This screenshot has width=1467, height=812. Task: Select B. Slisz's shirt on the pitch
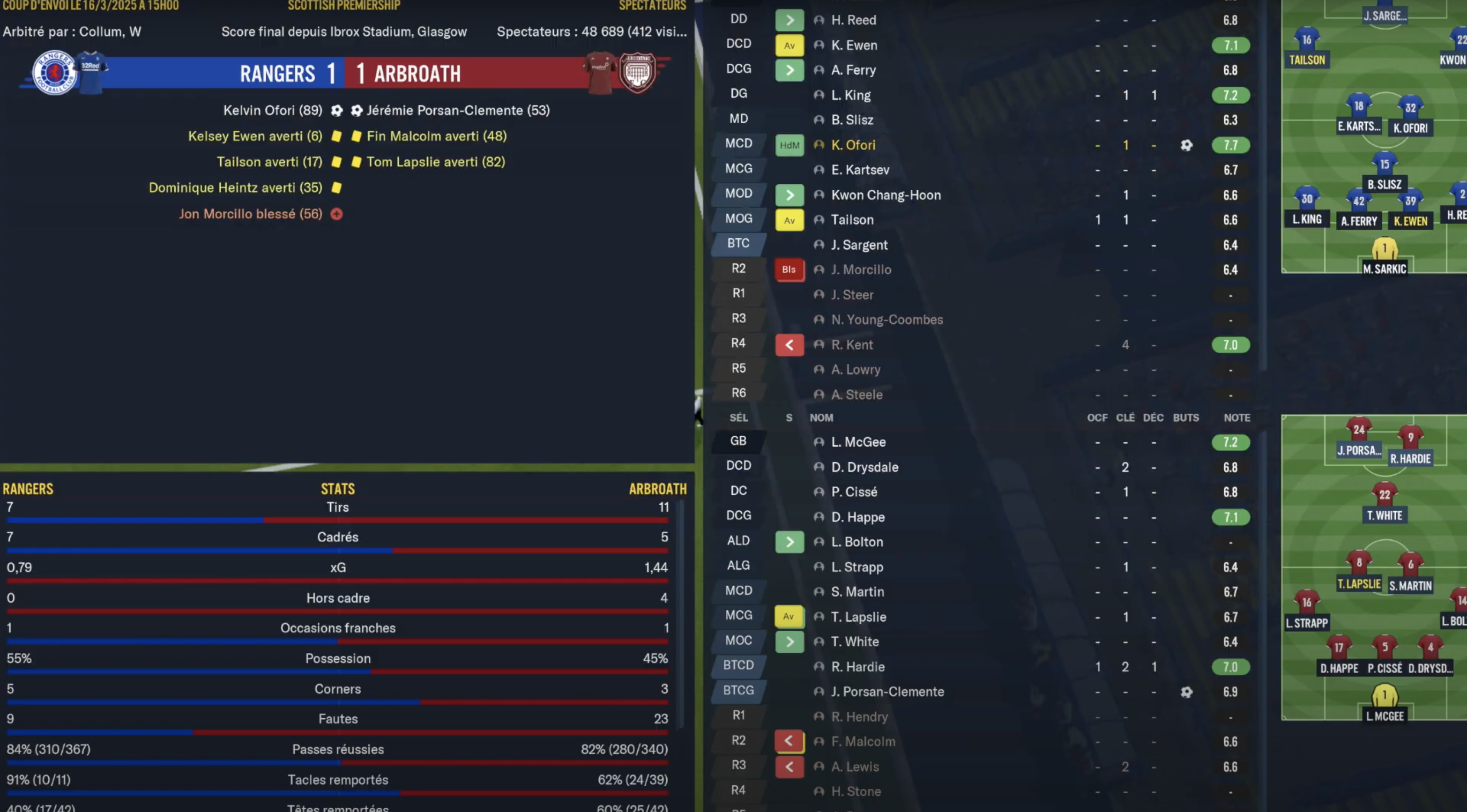[x=1384, y=165]
